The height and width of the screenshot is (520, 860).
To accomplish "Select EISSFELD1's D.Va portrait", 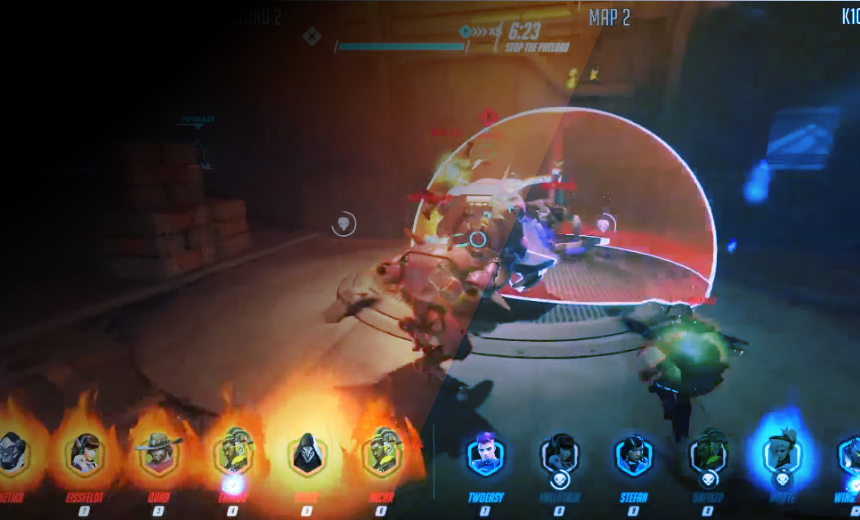I will [x=85, y=454].
